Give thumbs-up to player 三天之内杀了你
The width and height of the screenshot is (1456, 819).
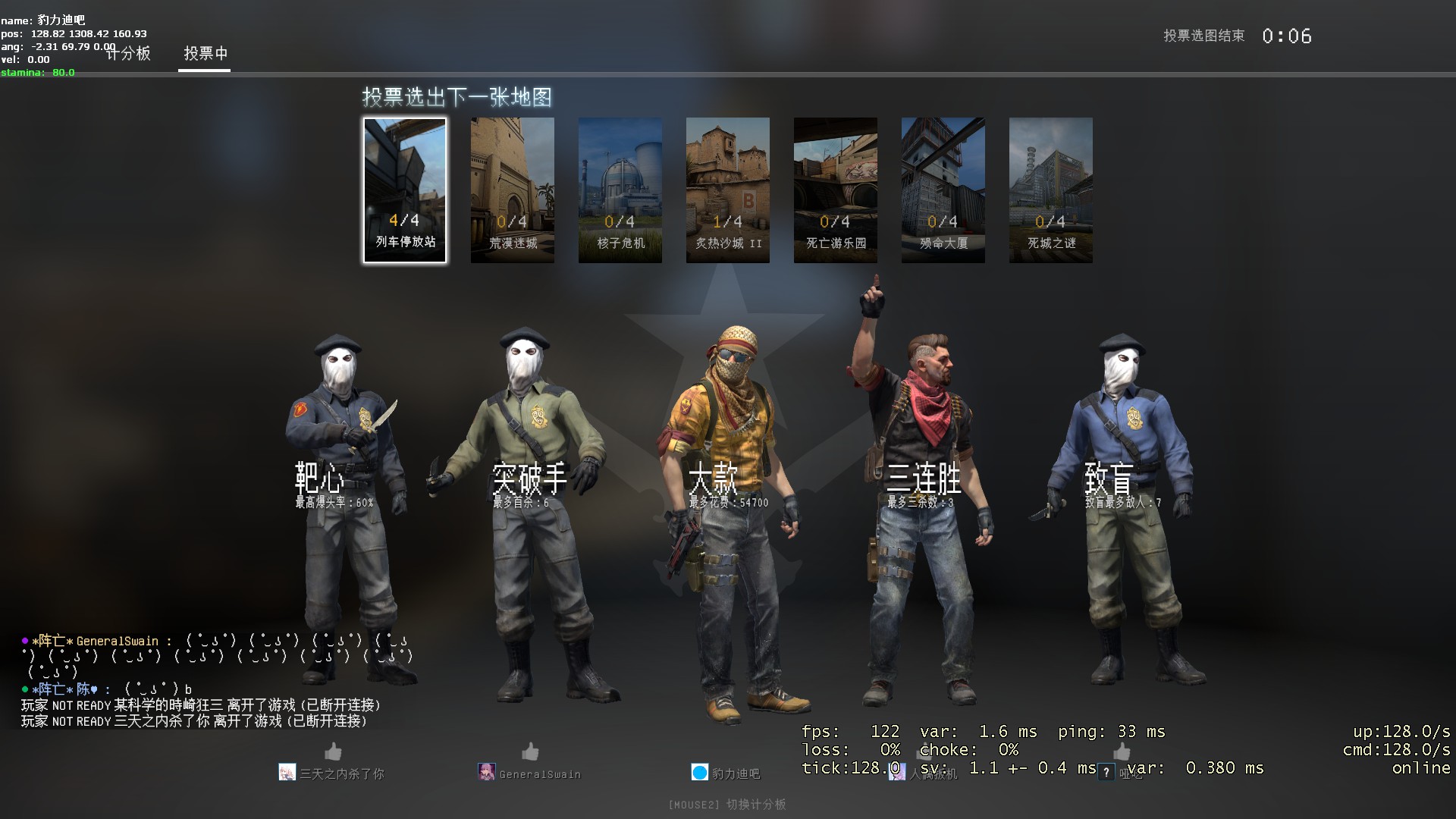[x=333, y=752]
